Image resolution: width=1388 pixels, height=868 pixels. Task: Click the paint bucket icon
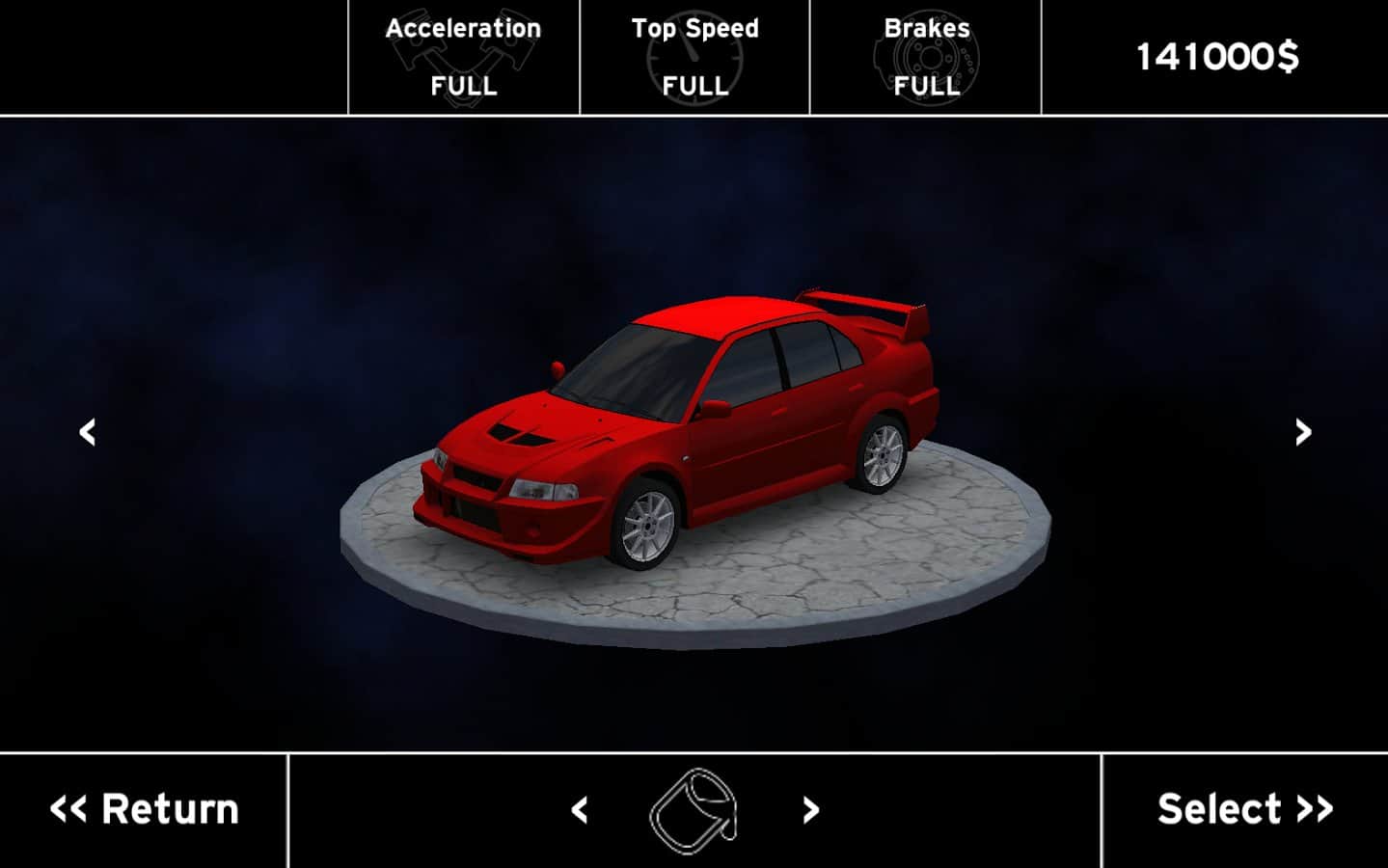694,810
